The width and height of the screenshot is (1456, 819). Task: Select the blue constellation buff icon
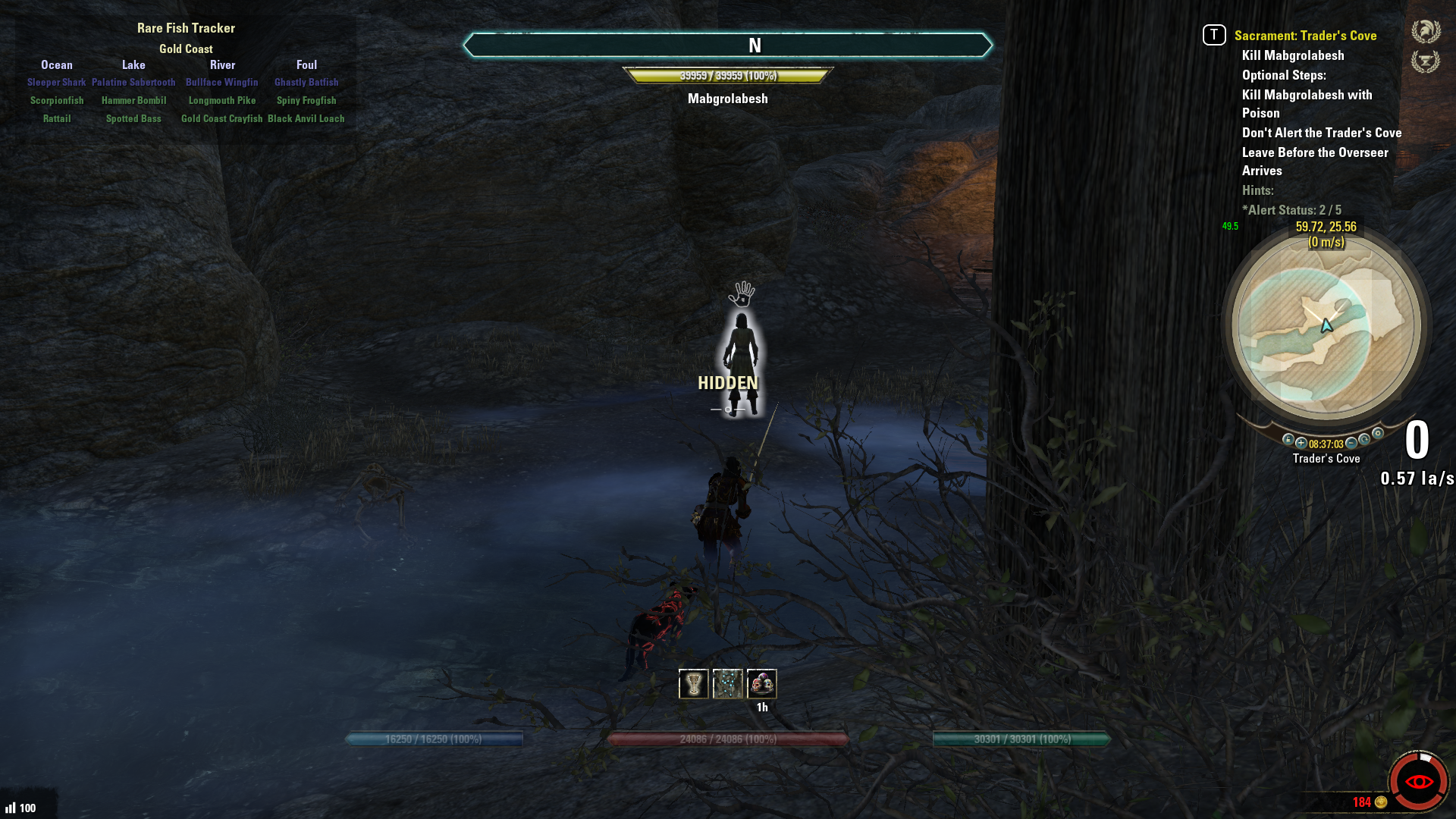click(x=728, y=684)
